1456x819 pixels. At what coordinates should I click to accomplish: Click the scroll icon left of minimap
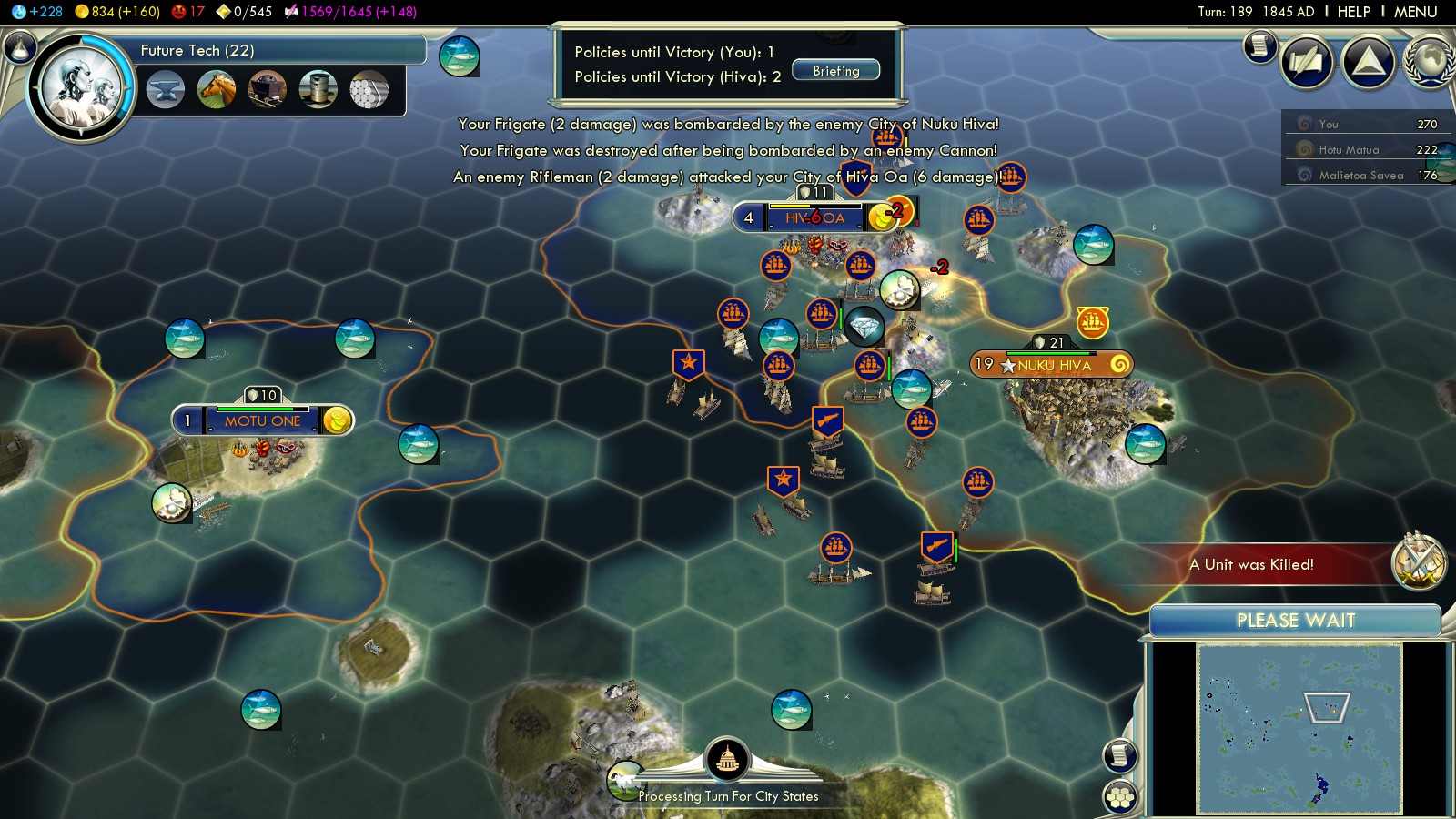click(x=1120, y=755)
